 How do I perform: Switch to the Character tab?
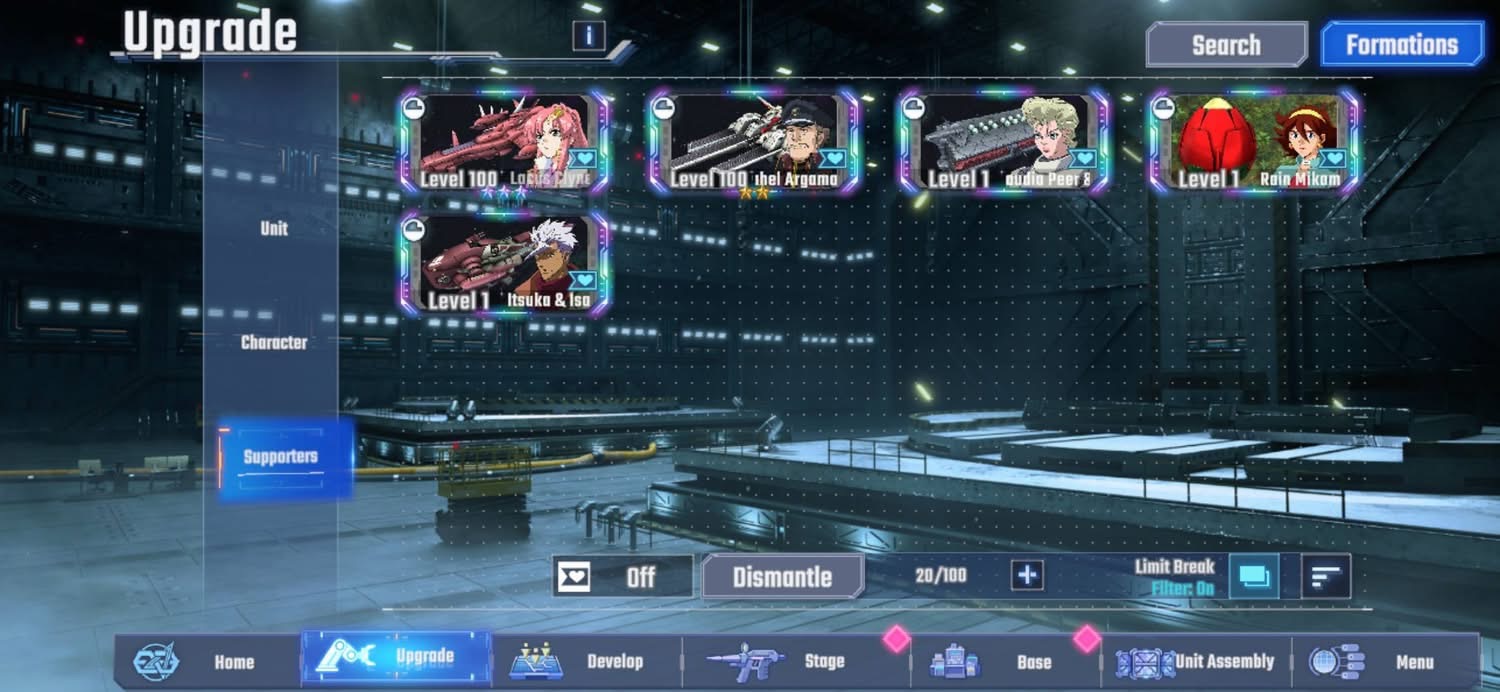(x=274, y=342)
